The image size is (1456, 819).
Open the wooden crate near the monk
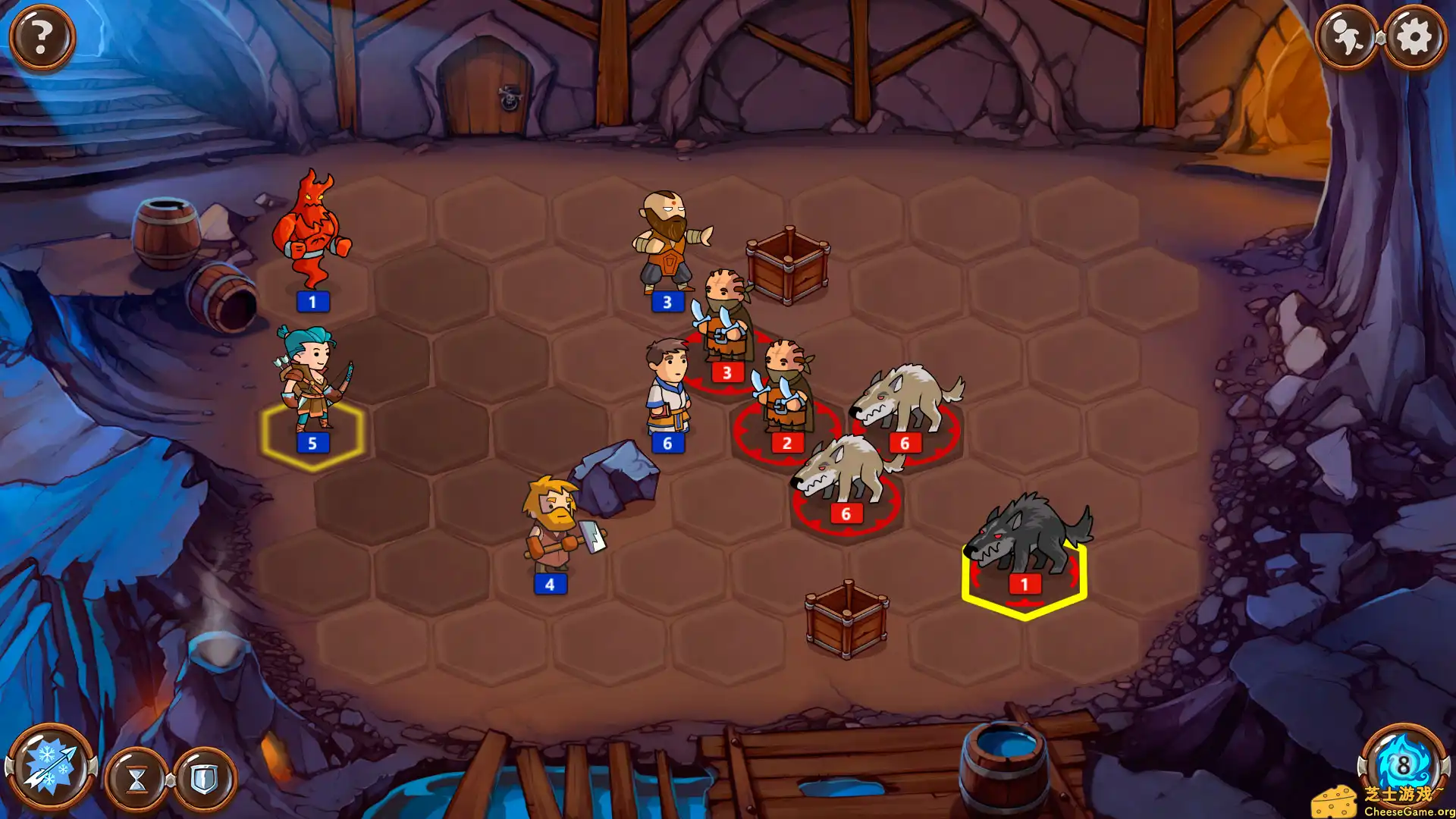pos(789,262)
